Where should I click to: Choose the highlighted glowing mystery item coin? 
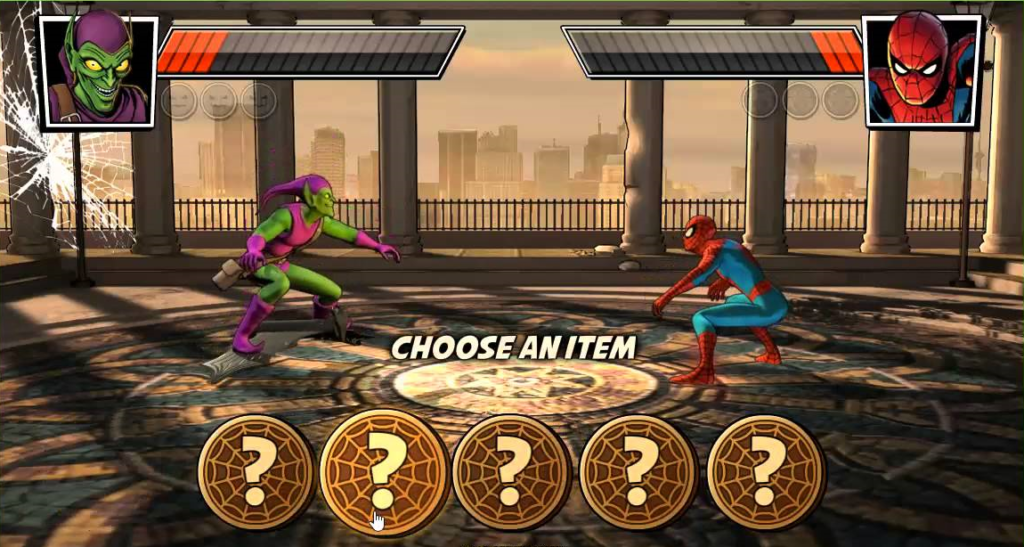coord(385,470)
